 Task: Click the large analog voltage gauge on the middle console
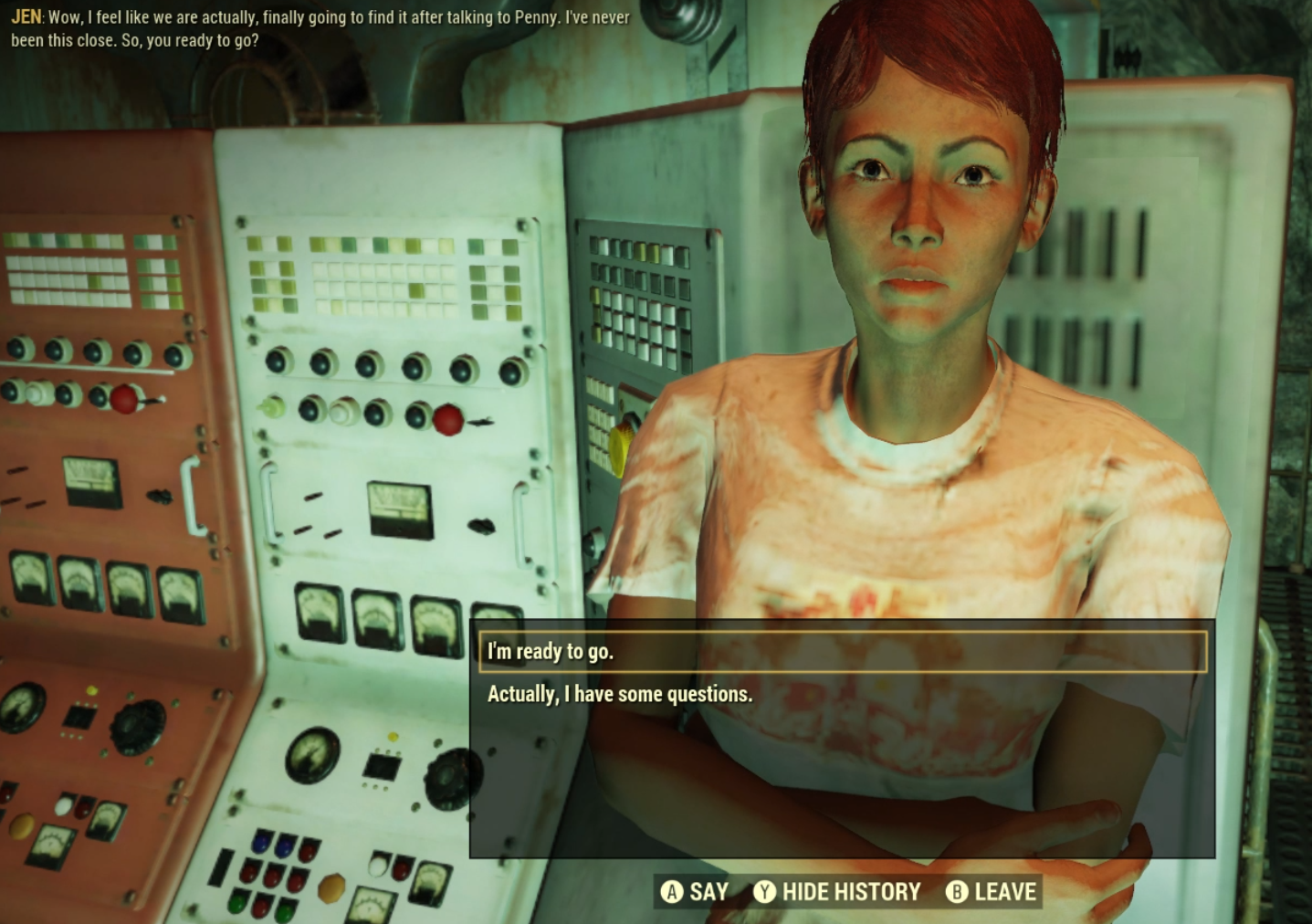coord(400,509)
